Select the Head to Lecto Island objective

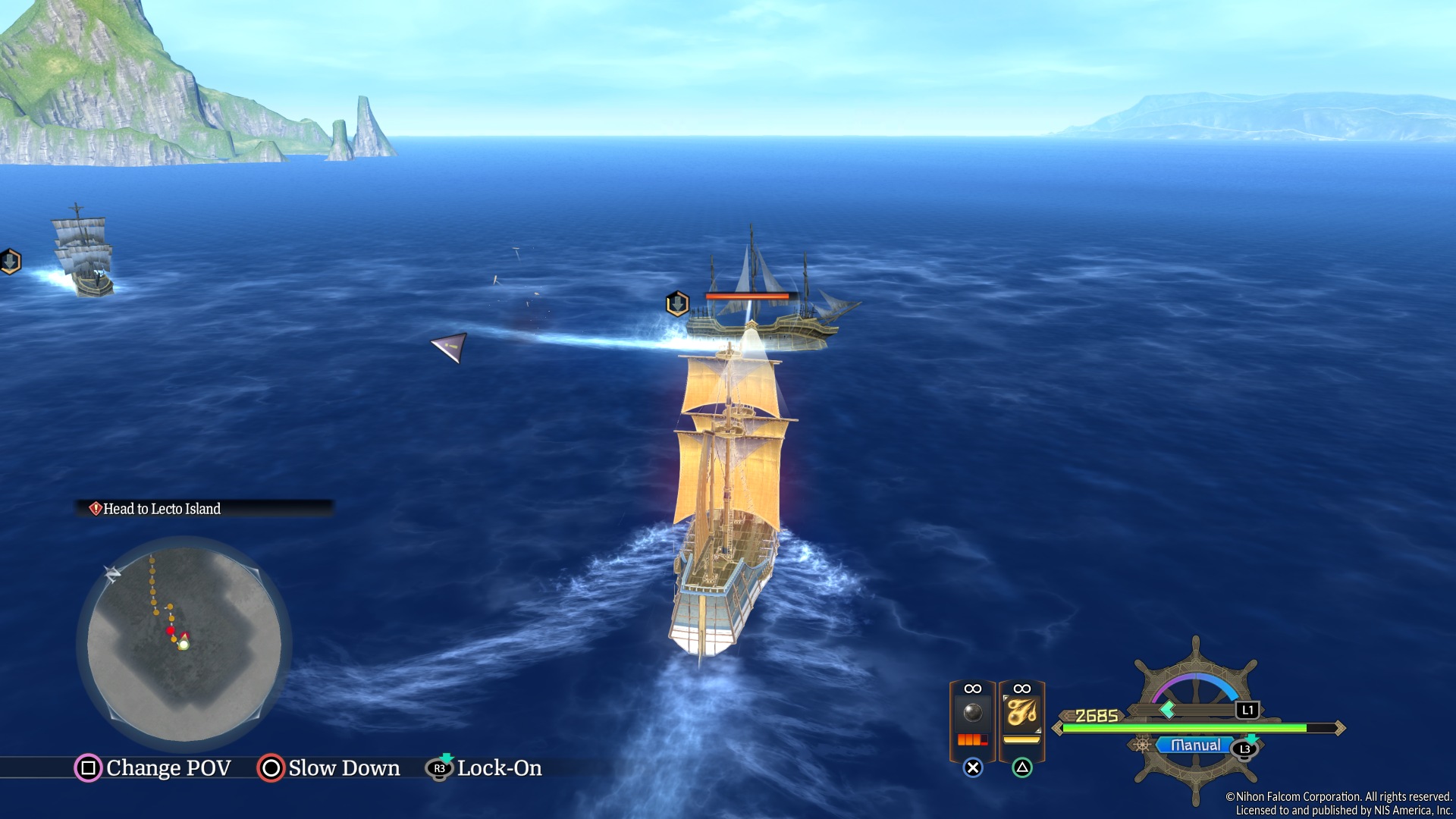[x=162, y=509]
